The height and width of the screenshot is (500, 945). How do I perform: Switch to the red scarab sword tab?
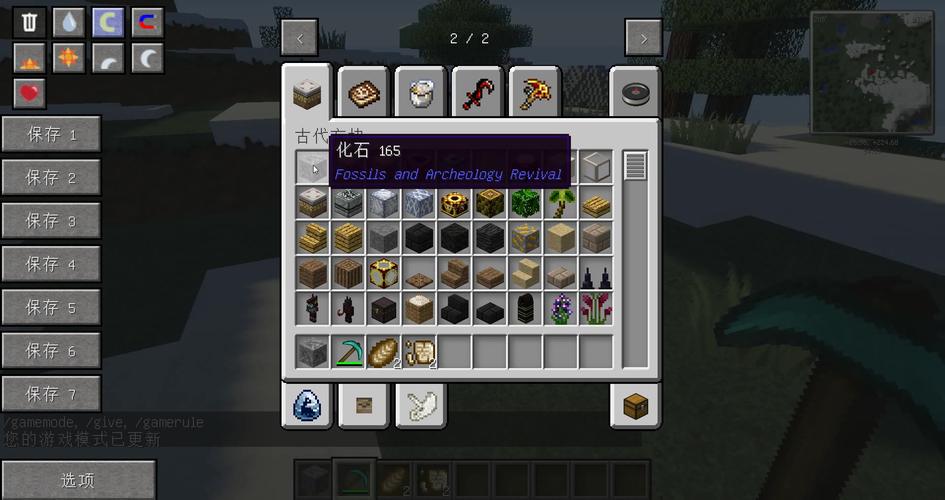pos(477,95)
